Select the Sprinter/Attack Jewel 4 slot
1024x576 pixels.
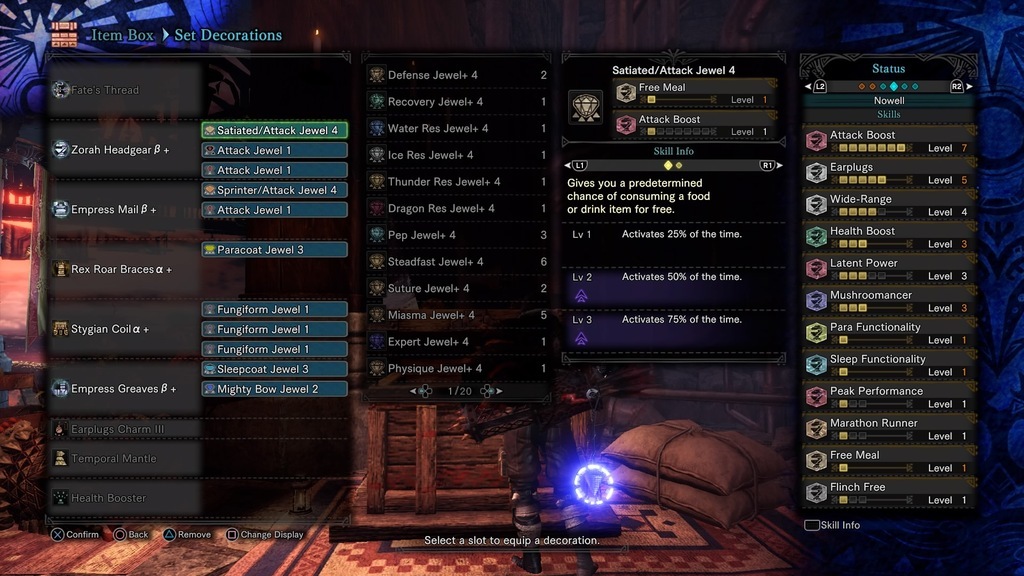(275, 190)
